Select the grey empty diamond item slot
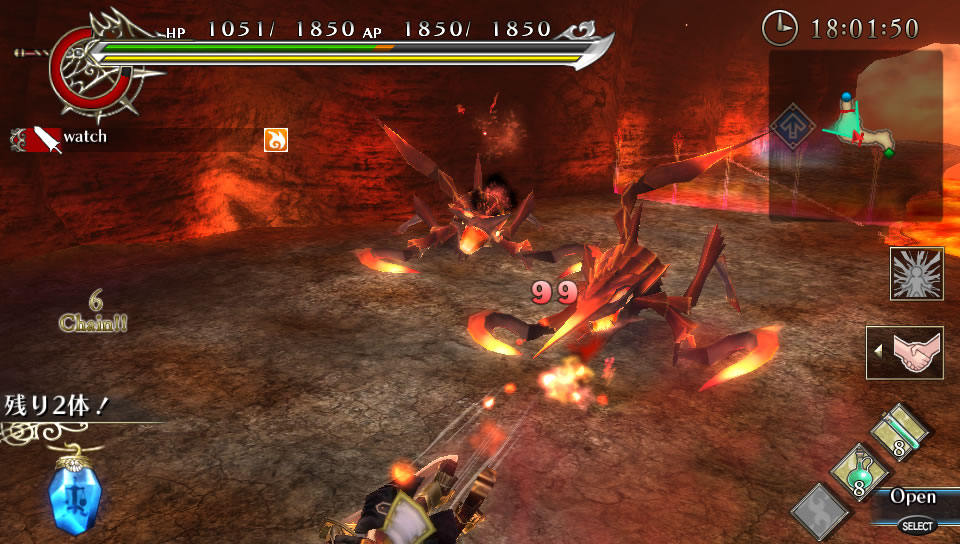Viewport: 960px width, 544px height. coord(821,512)
